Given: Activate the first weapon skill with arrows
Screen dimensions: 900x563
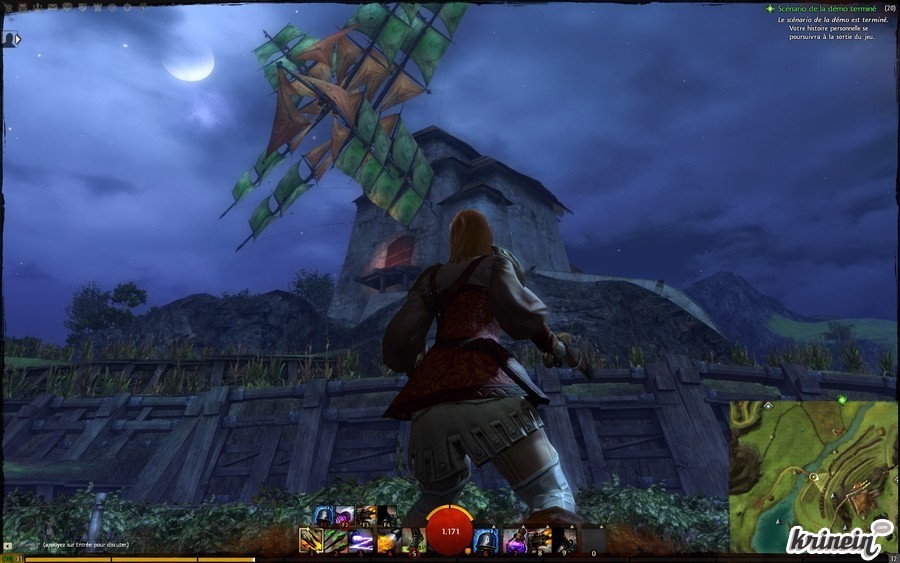Looking at the screenshot, I should pos(310,541).
